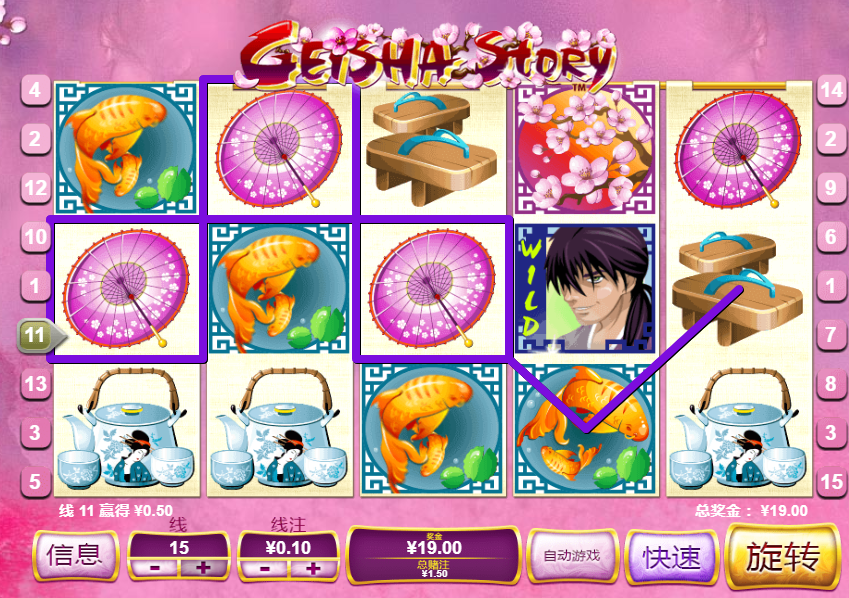Click payline number 6
This screenshot has height=598, width=849.
[832, 238]
